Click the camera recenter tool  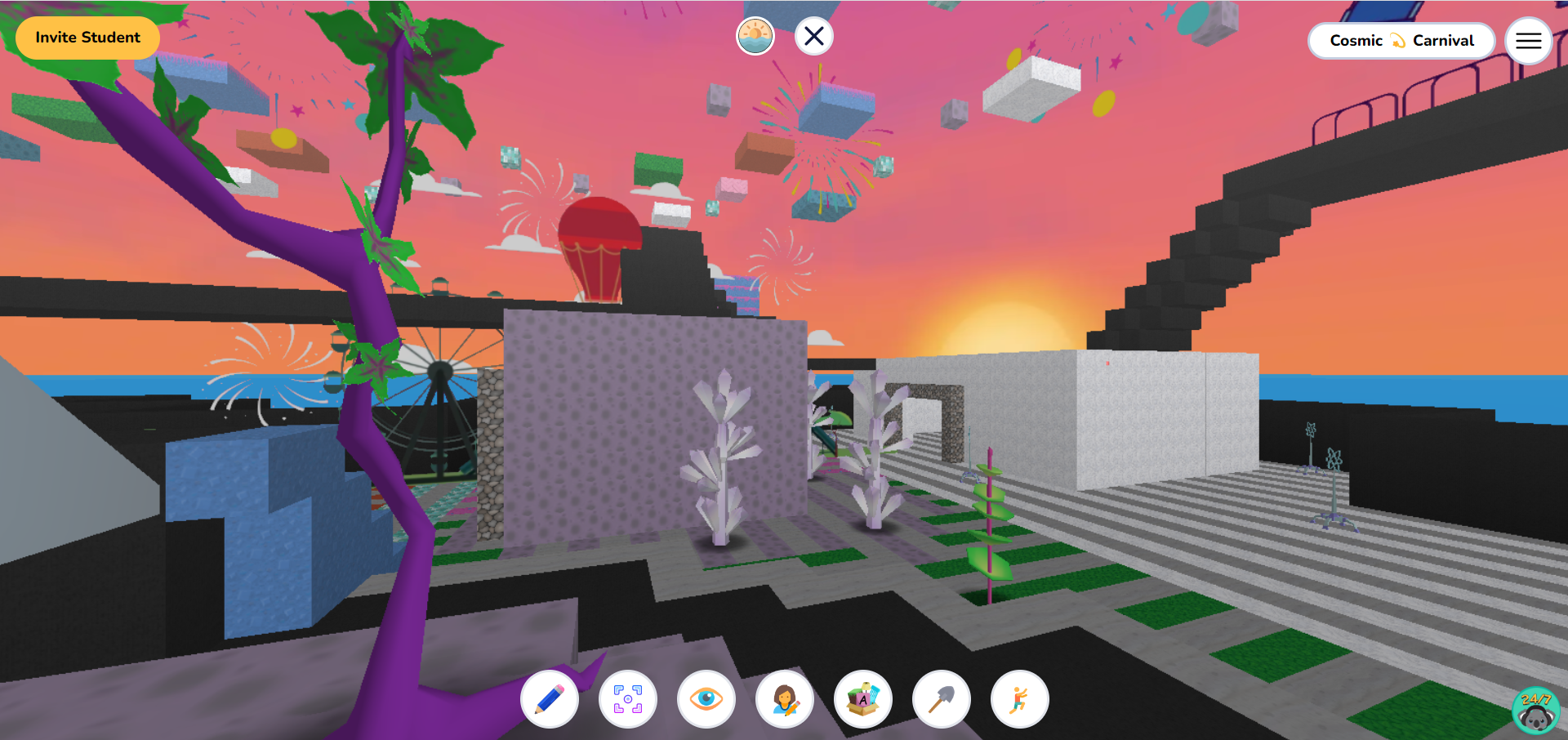coord(628,699)
